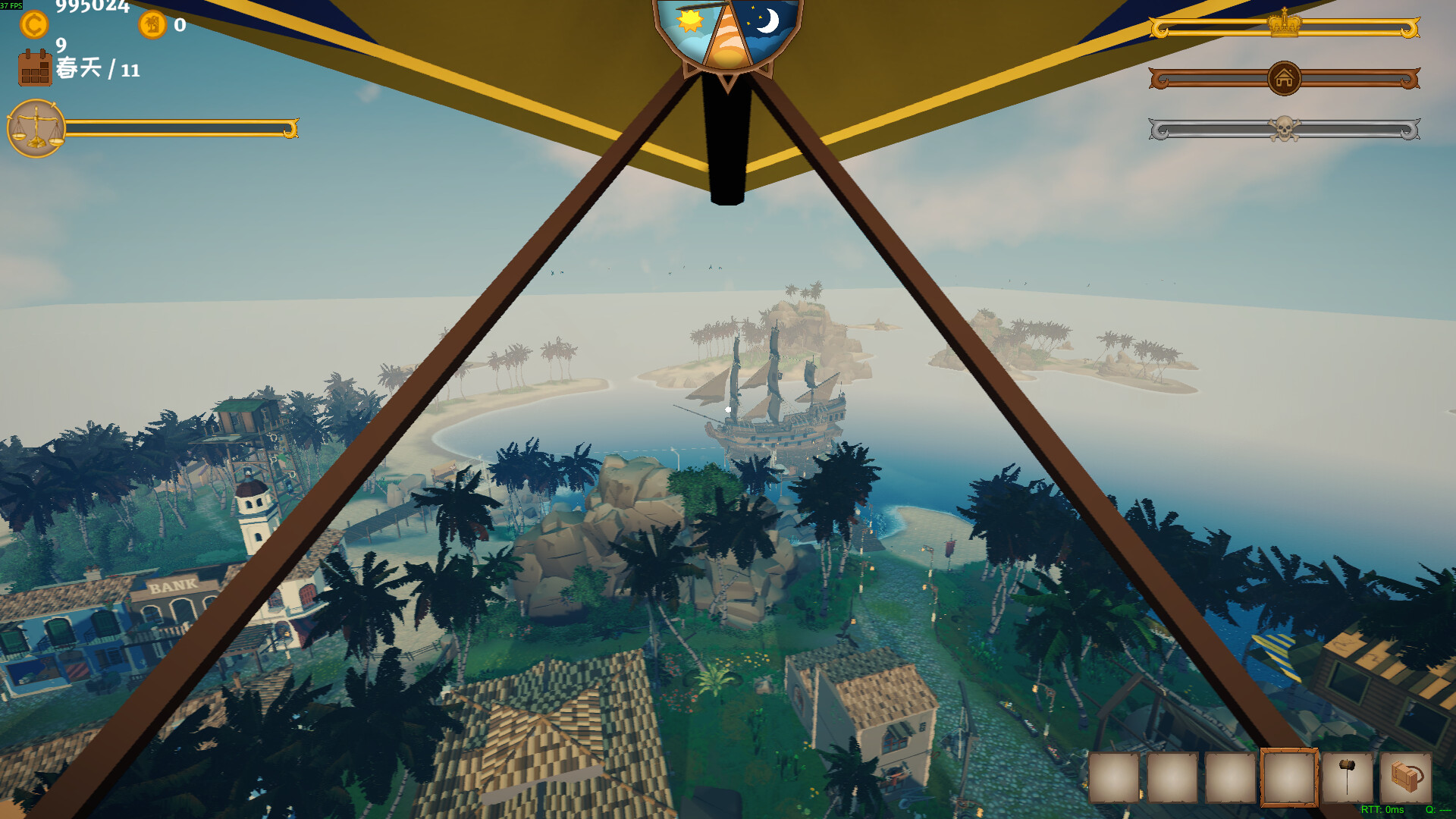
Task: Select the palm-token coin icon showing zero
Action: (154, 24)
